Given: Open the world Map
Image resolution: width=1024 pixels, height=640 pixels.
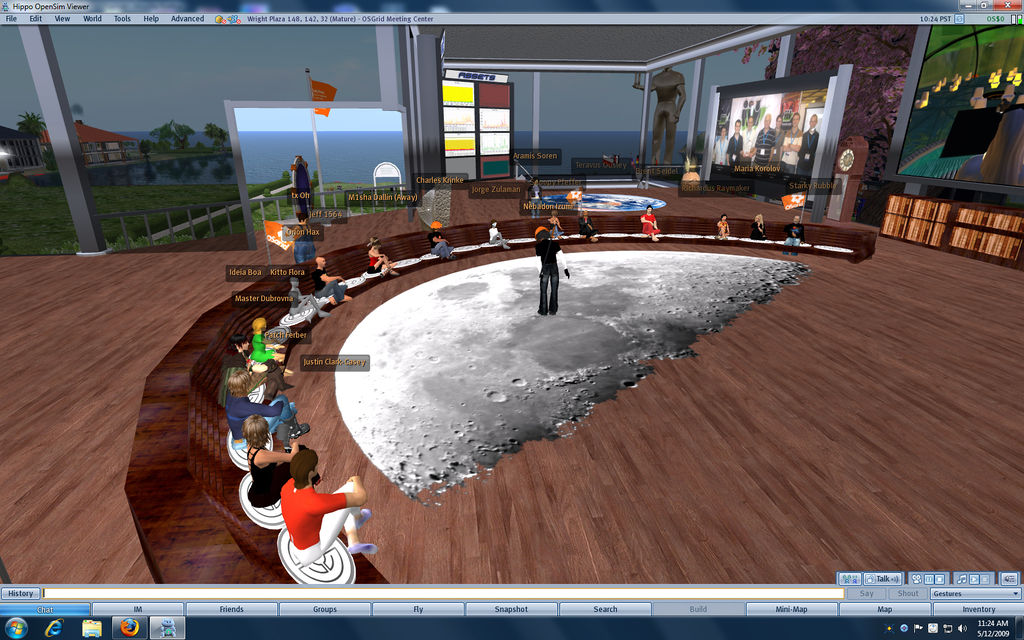Looking at the screenshot, I should [x=884, y=609].
